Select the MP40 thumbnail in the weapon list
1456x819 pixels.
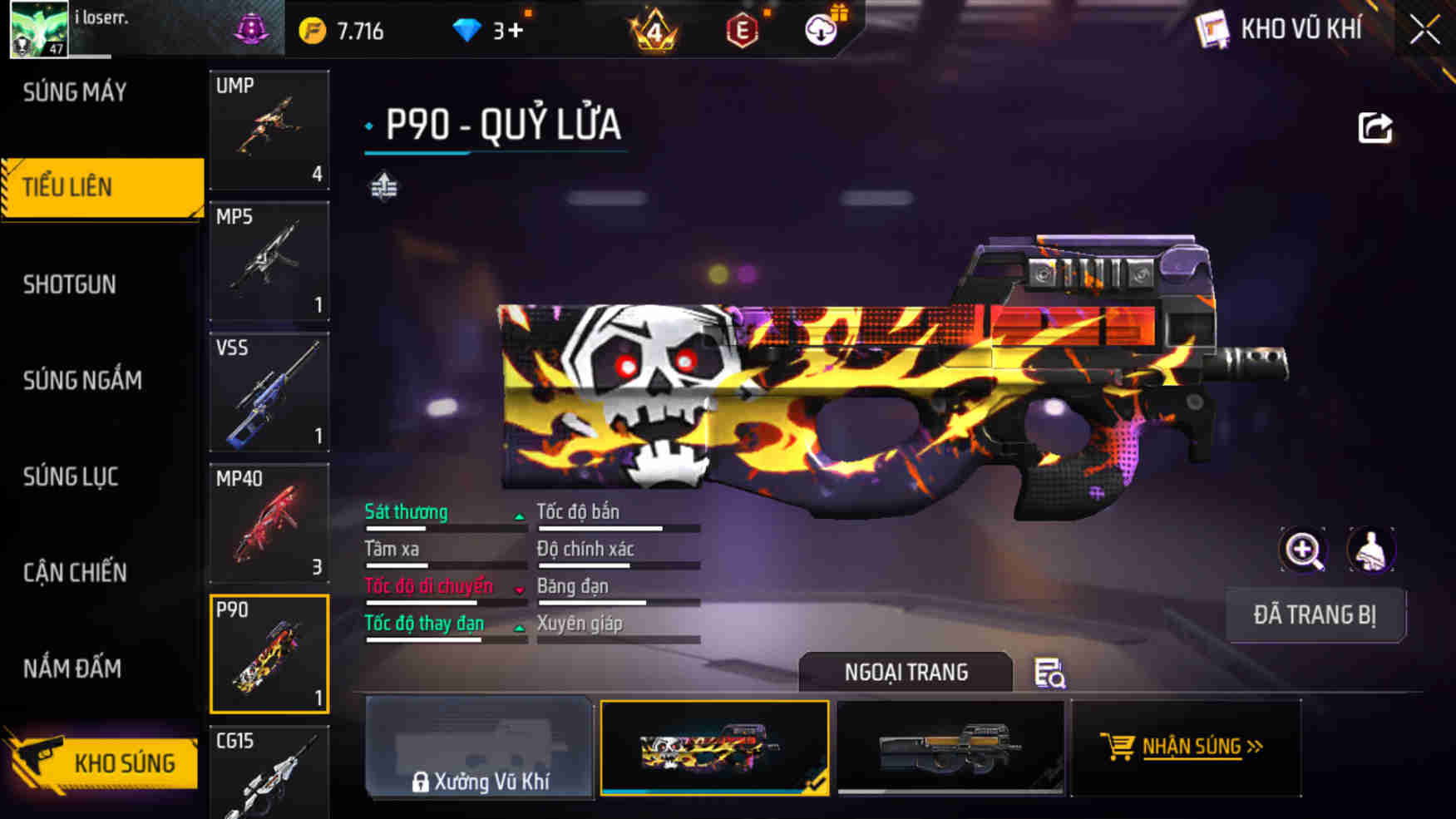(x=269, y=524)
